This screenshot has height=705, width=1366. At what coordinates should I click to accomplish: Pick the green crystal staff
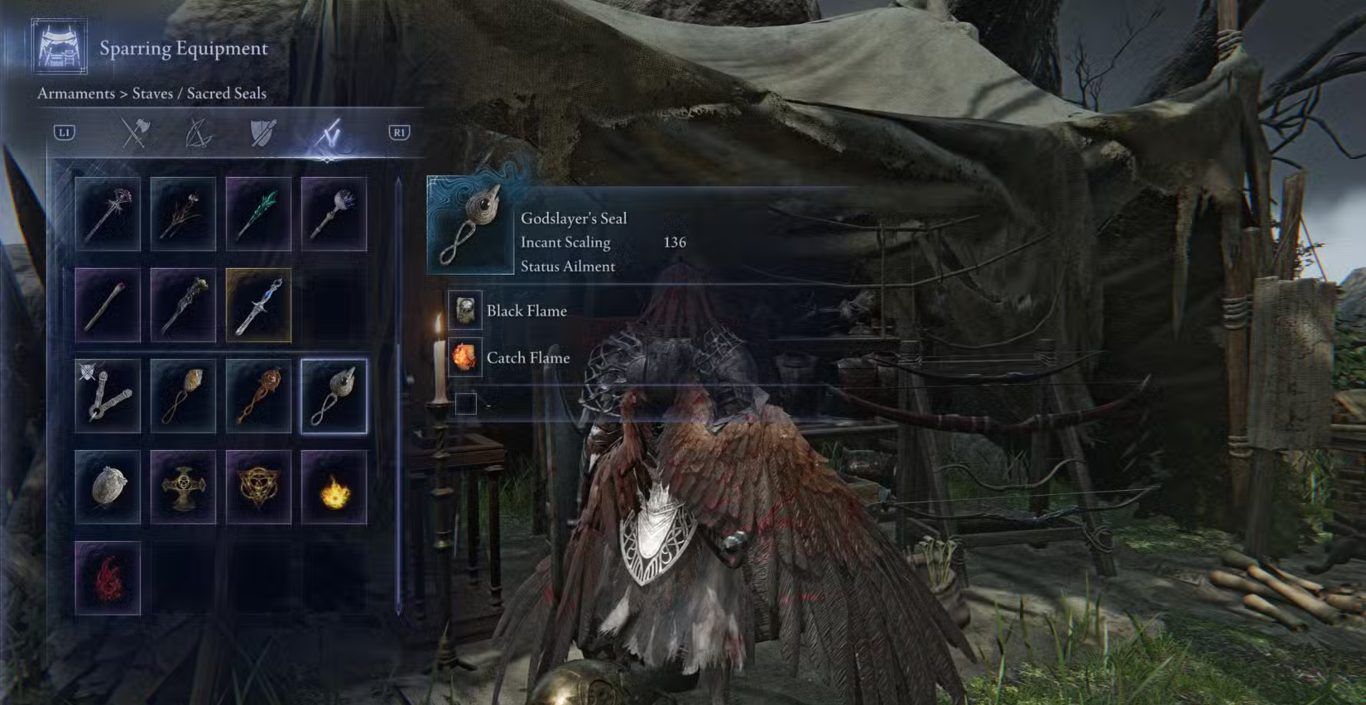coord(258,214)
